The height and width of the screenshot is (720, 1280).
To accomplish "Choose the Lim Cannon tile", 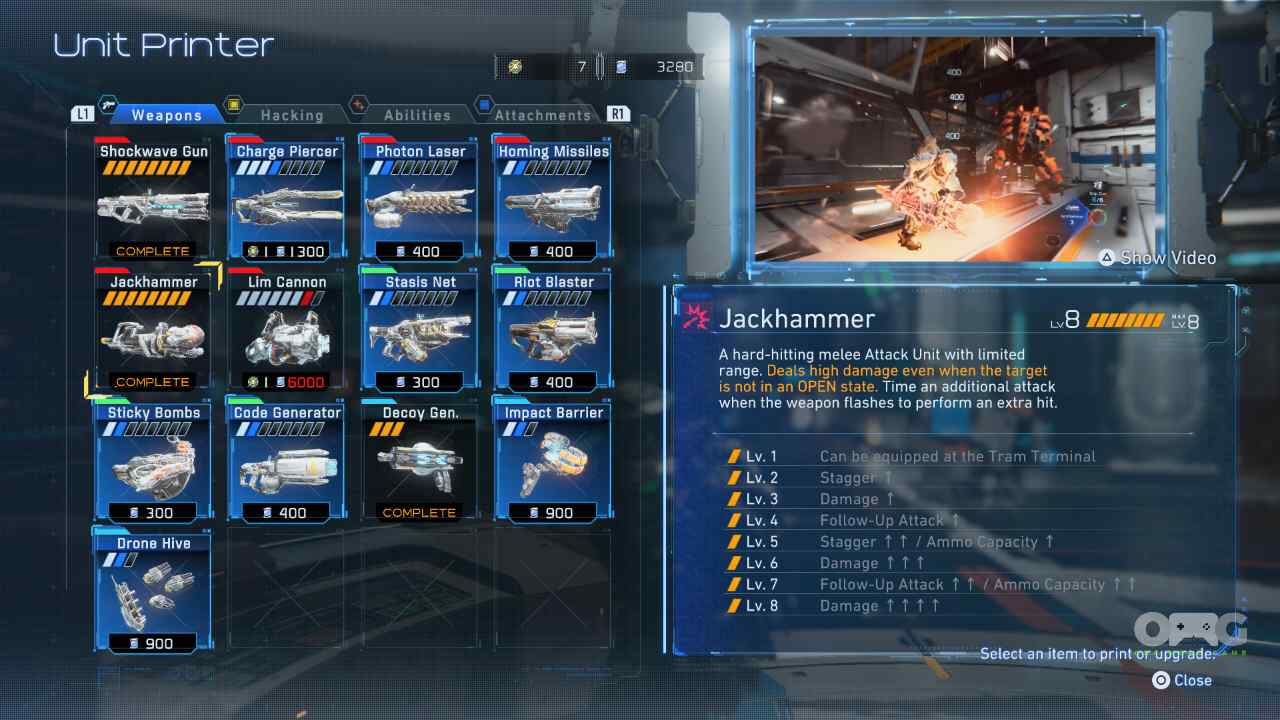I will tap(287, 331).
